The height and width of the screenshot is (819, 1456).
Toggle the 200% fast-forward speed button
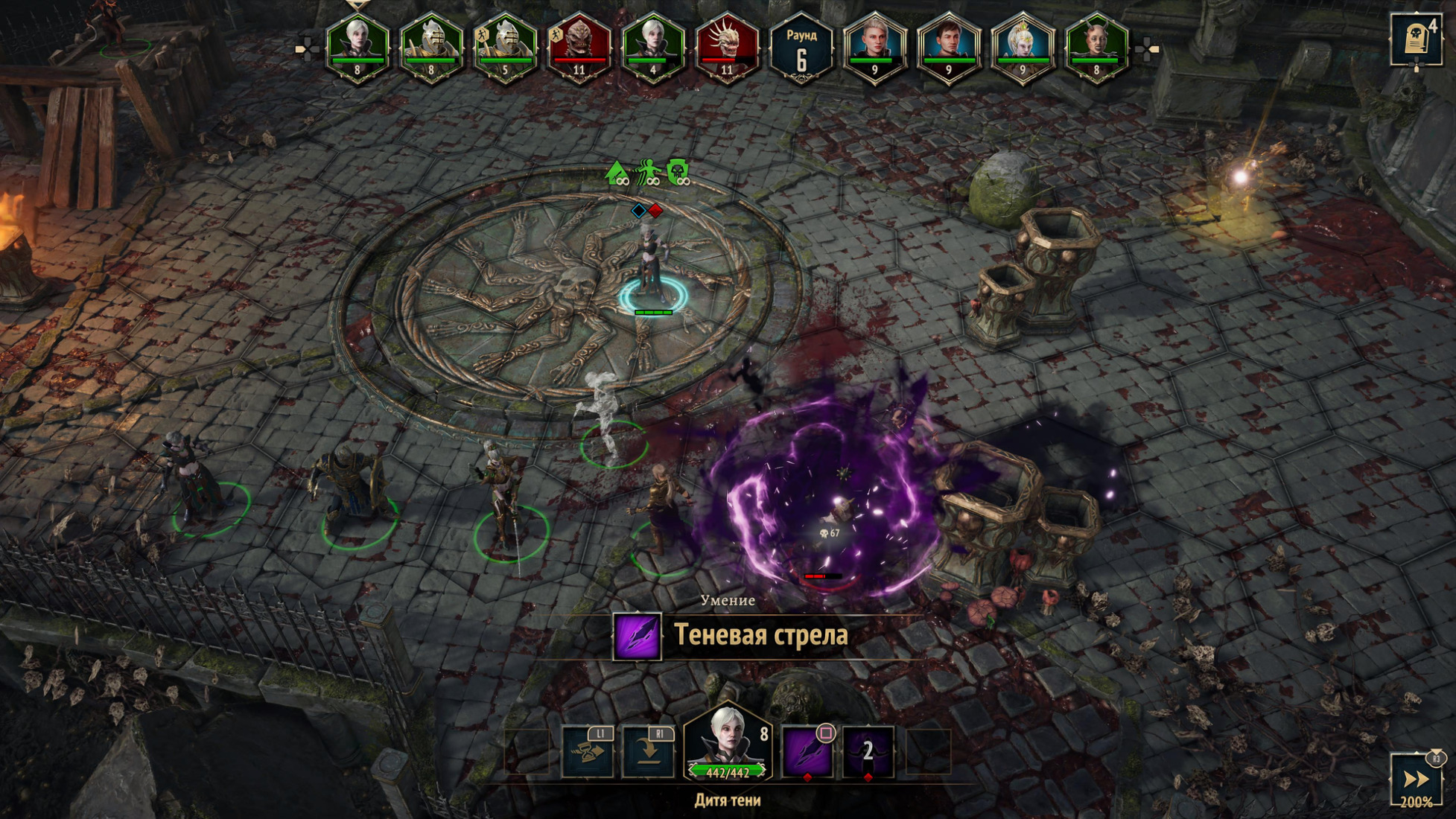1416,780
